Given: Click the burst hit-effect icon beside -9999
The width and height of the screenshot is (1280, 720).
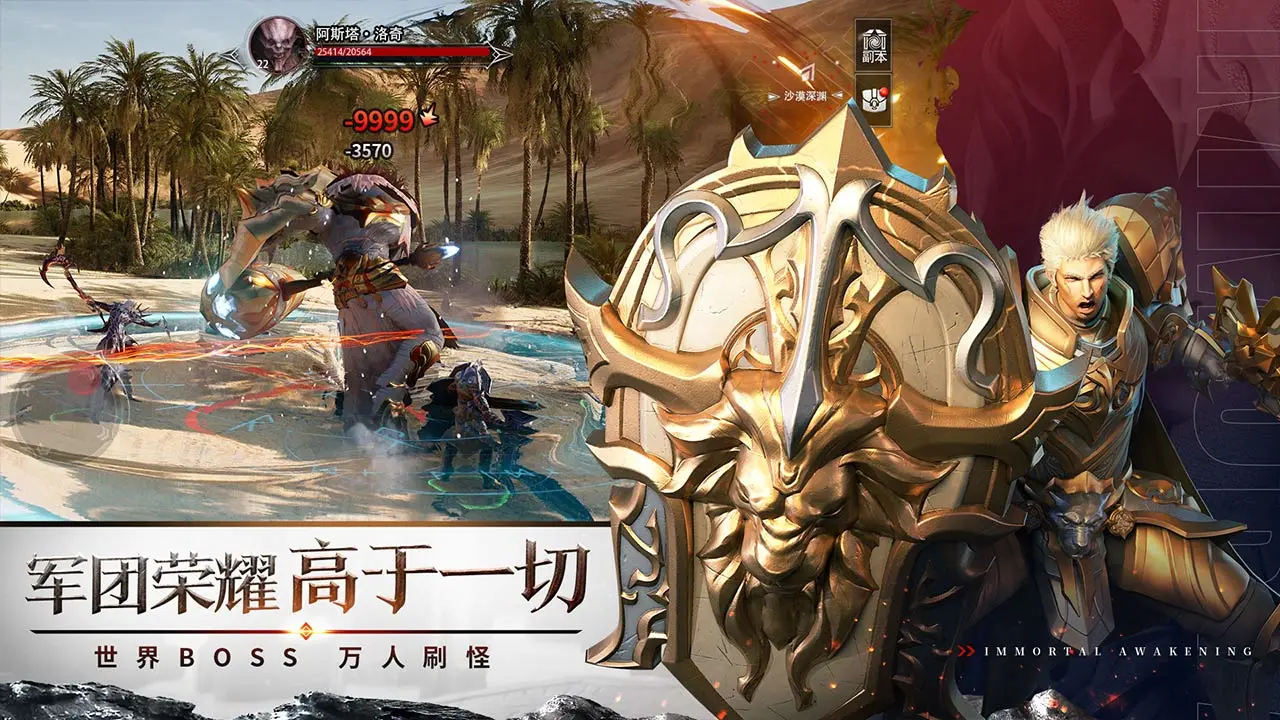Looking at the screenshot, I should (x=428, y=118).
